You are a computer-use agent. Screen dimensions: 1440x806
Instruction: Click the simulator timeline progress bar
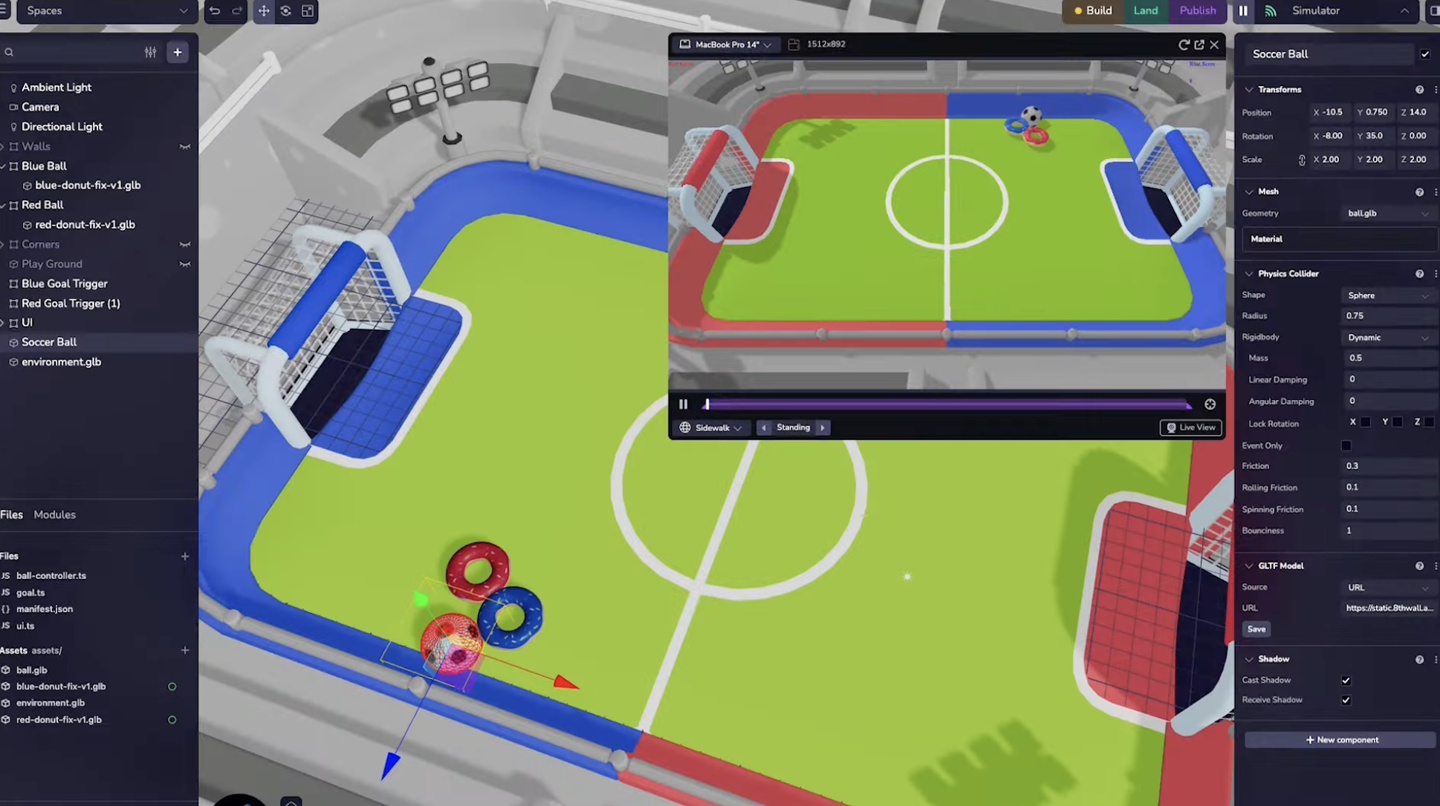pos(945,404)
